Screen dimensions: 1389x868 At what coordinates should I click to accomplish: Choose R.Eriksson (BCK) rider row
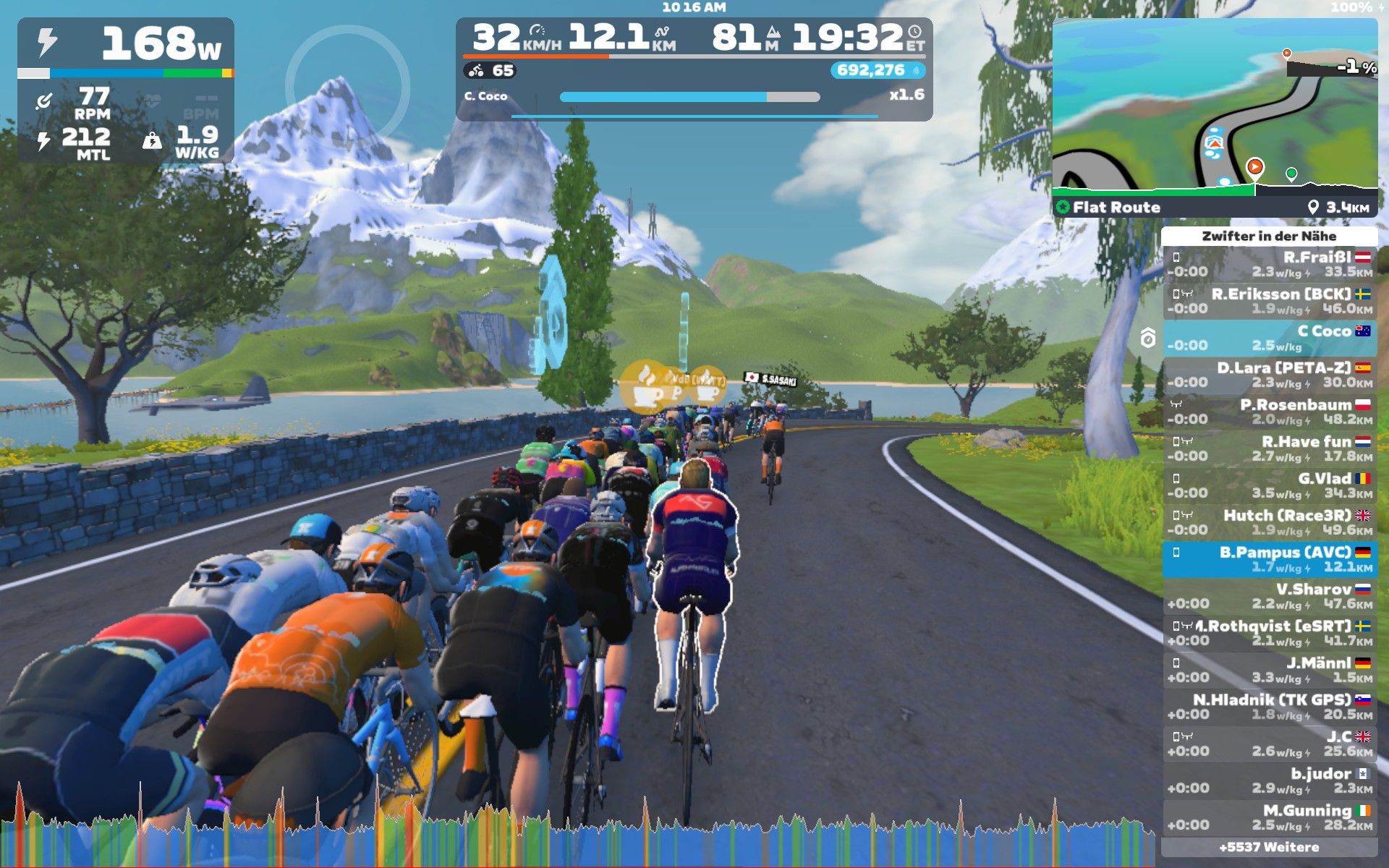pos(1270,302)
